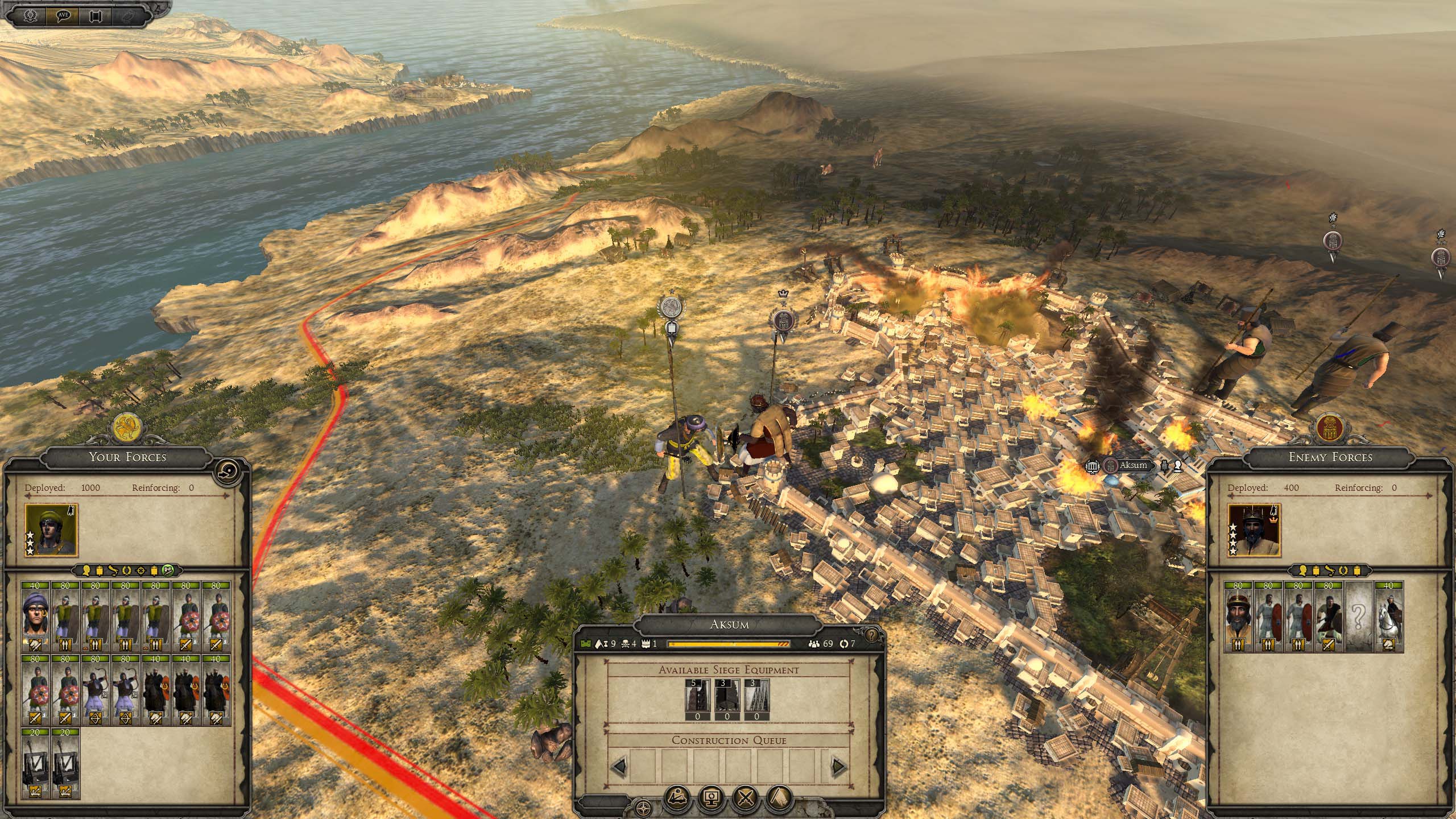Open the AVE speech bubble advisor button
Image resolution: width=1456 pixels, height=819 pixels.
[63, 15]
